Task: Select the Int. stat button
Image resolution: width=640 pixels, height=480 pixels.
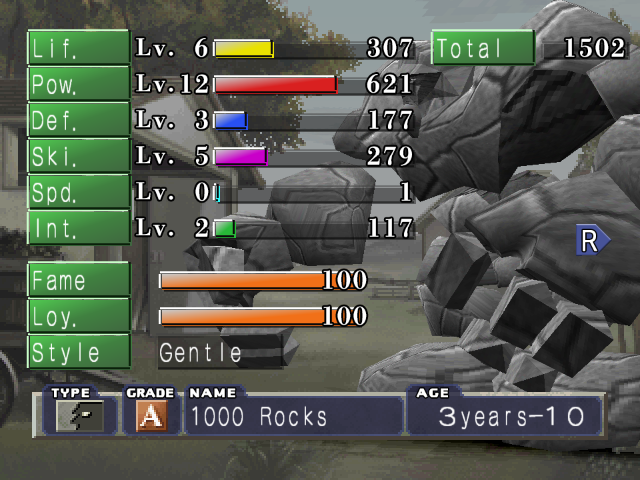Action: pyautogui.click(x=78, y=228)
